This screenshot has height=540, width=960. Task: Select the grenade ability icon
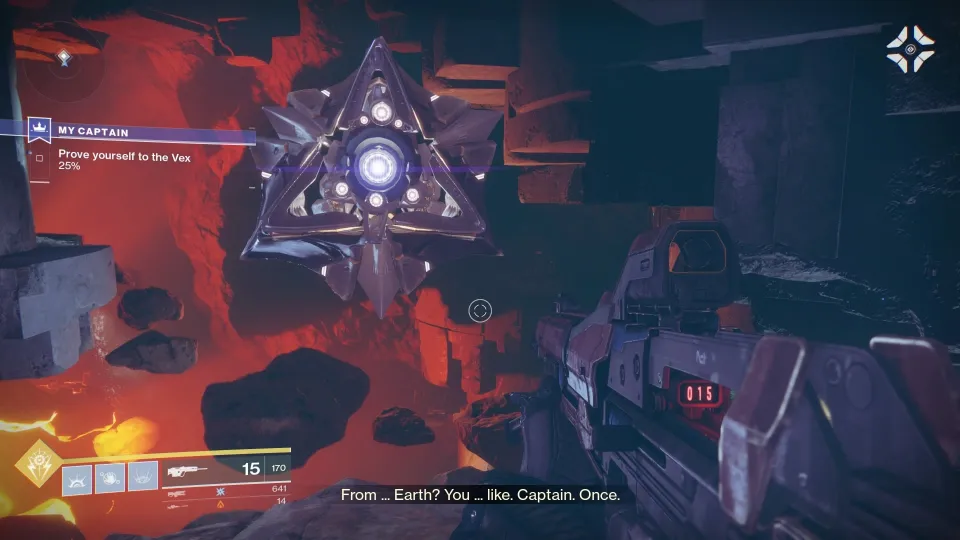click(78, 479)
